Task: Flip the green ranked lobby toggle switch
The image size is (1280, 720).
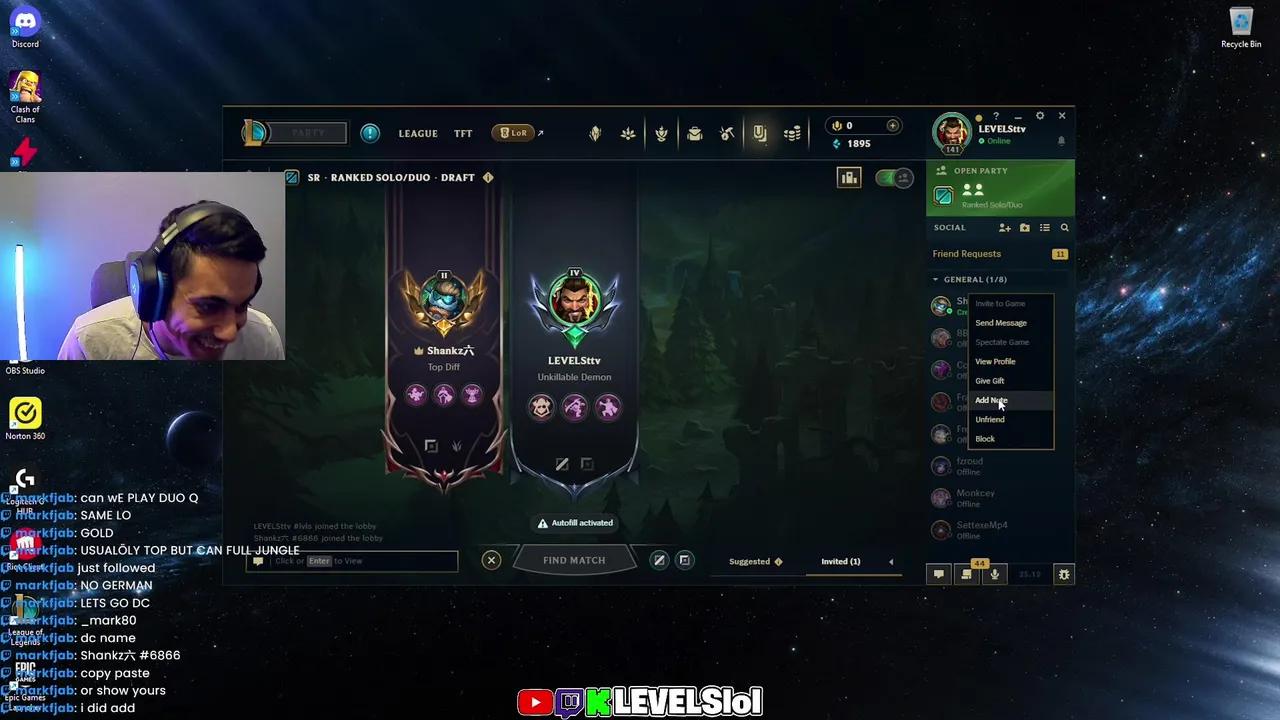Action: pos(891,178)
